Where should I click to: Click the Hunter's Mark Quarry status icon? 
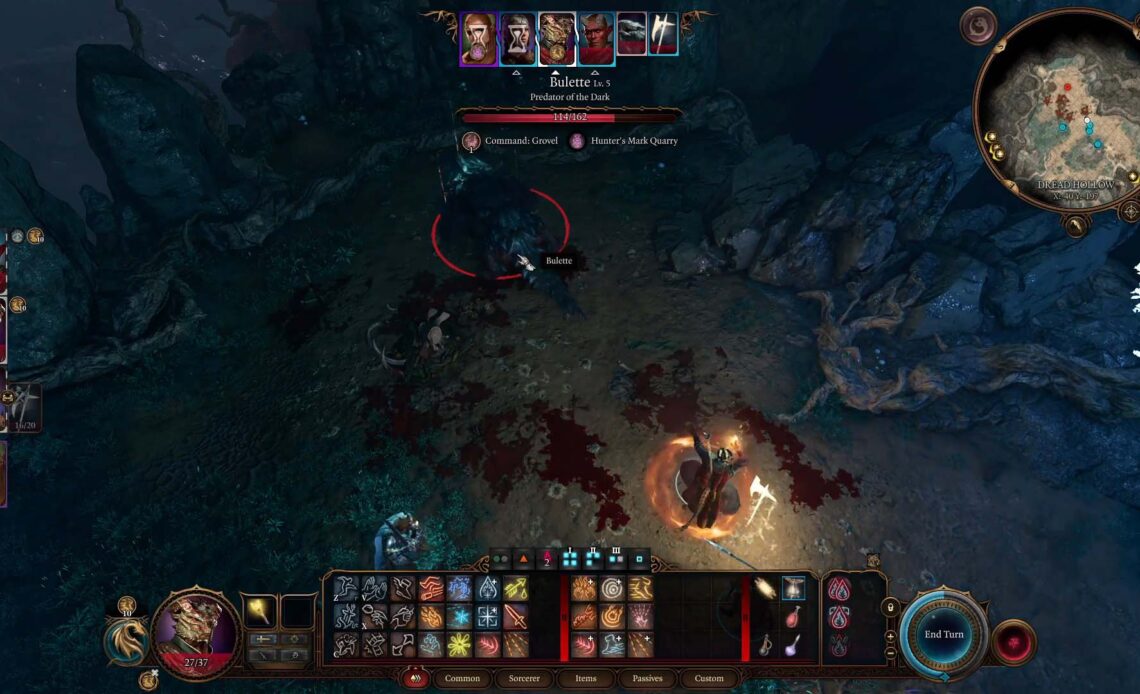(x=577, y=141)
